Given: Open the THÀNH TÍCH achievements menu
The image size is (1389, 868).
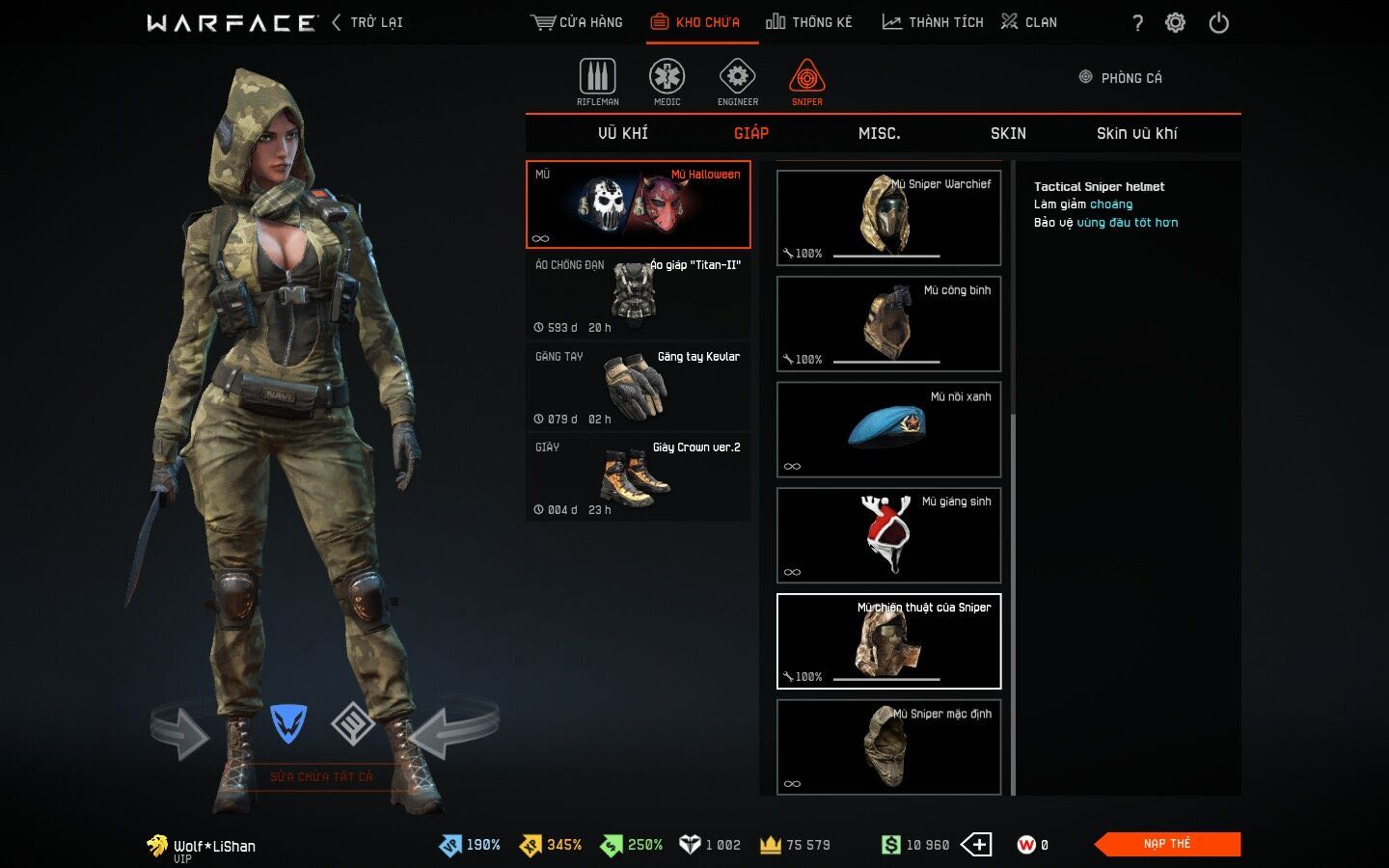Looking at the screenshot, I should [933, 22].
